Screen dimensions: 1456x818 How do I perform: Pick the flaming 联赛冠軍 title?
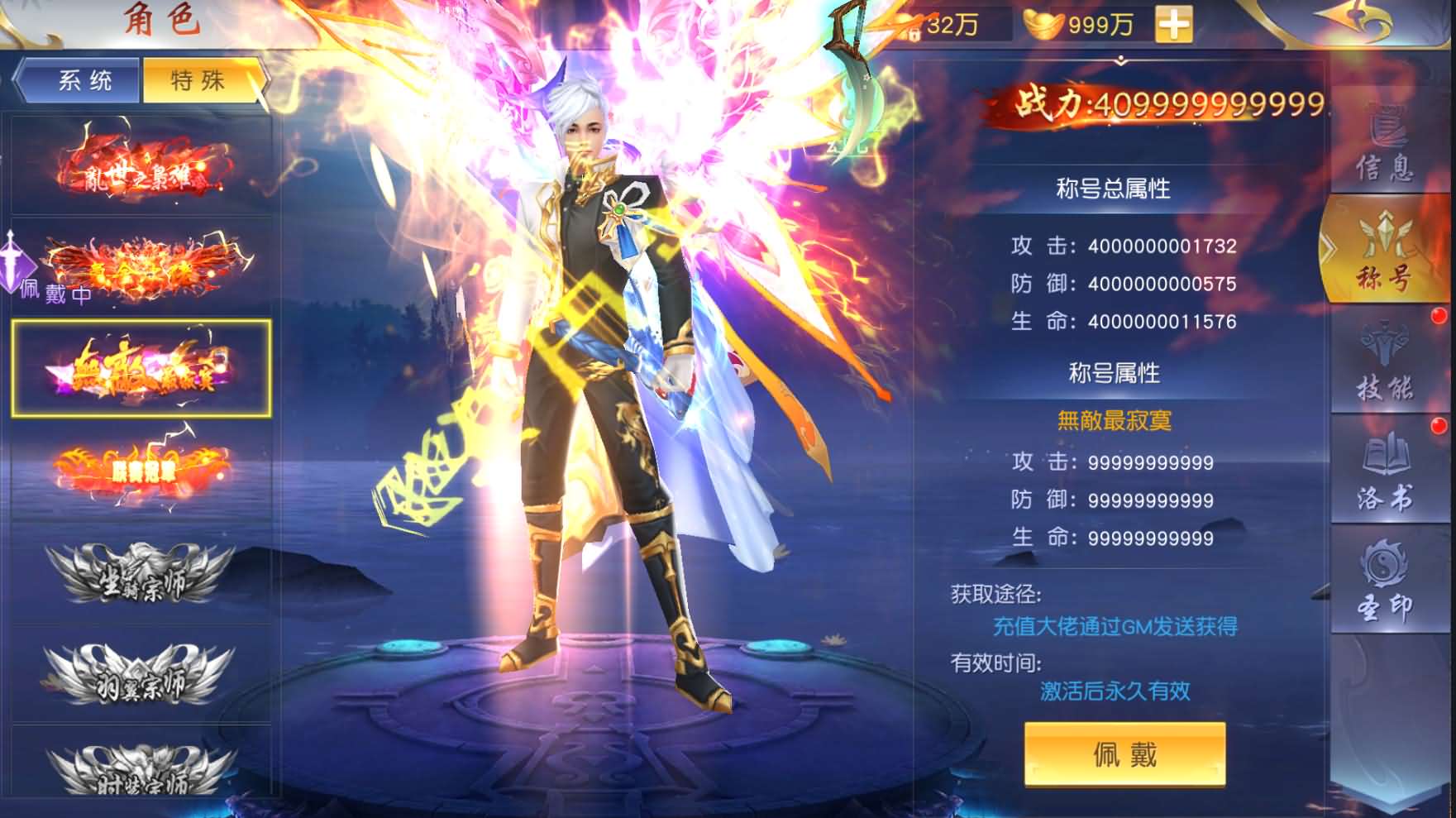click(141, 469)
